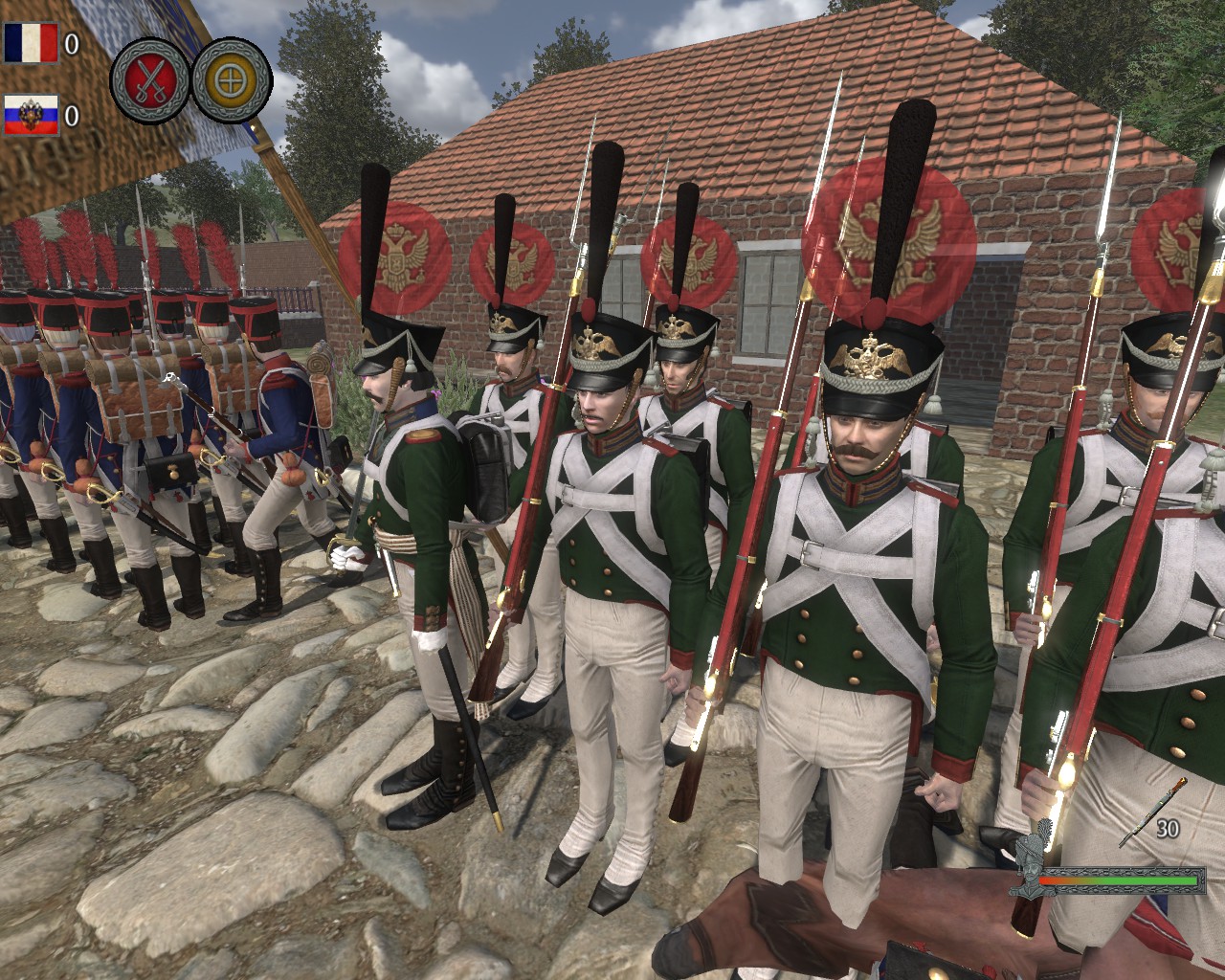Click the crossed sabres round icon
This screenshot has height=980, width=1225.
click(150, 80)
